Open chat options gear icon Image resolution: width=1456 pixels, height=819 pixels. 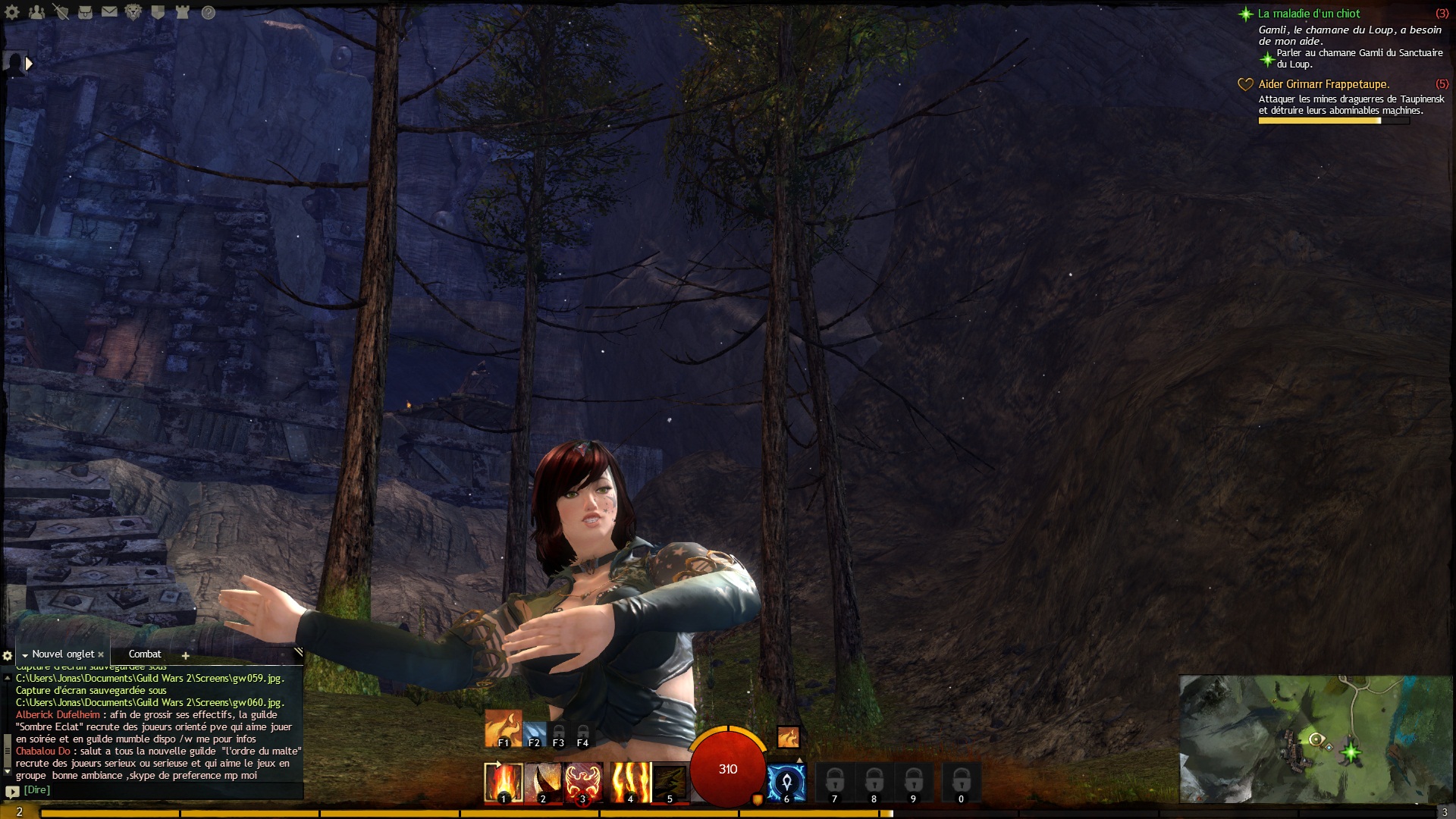tap(8, 655)
